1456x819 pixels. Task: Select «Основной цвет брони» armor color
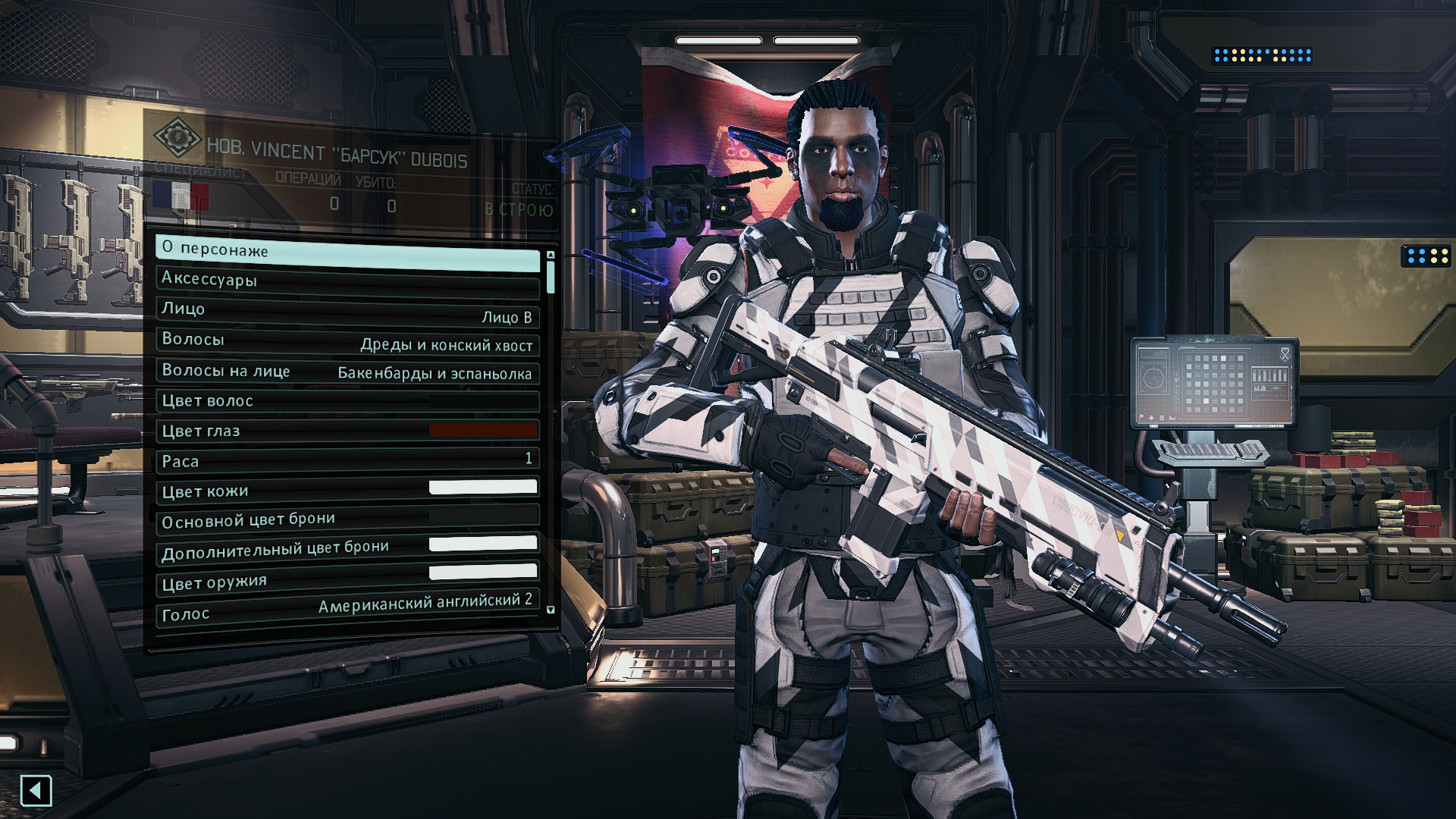click(347, 519)
